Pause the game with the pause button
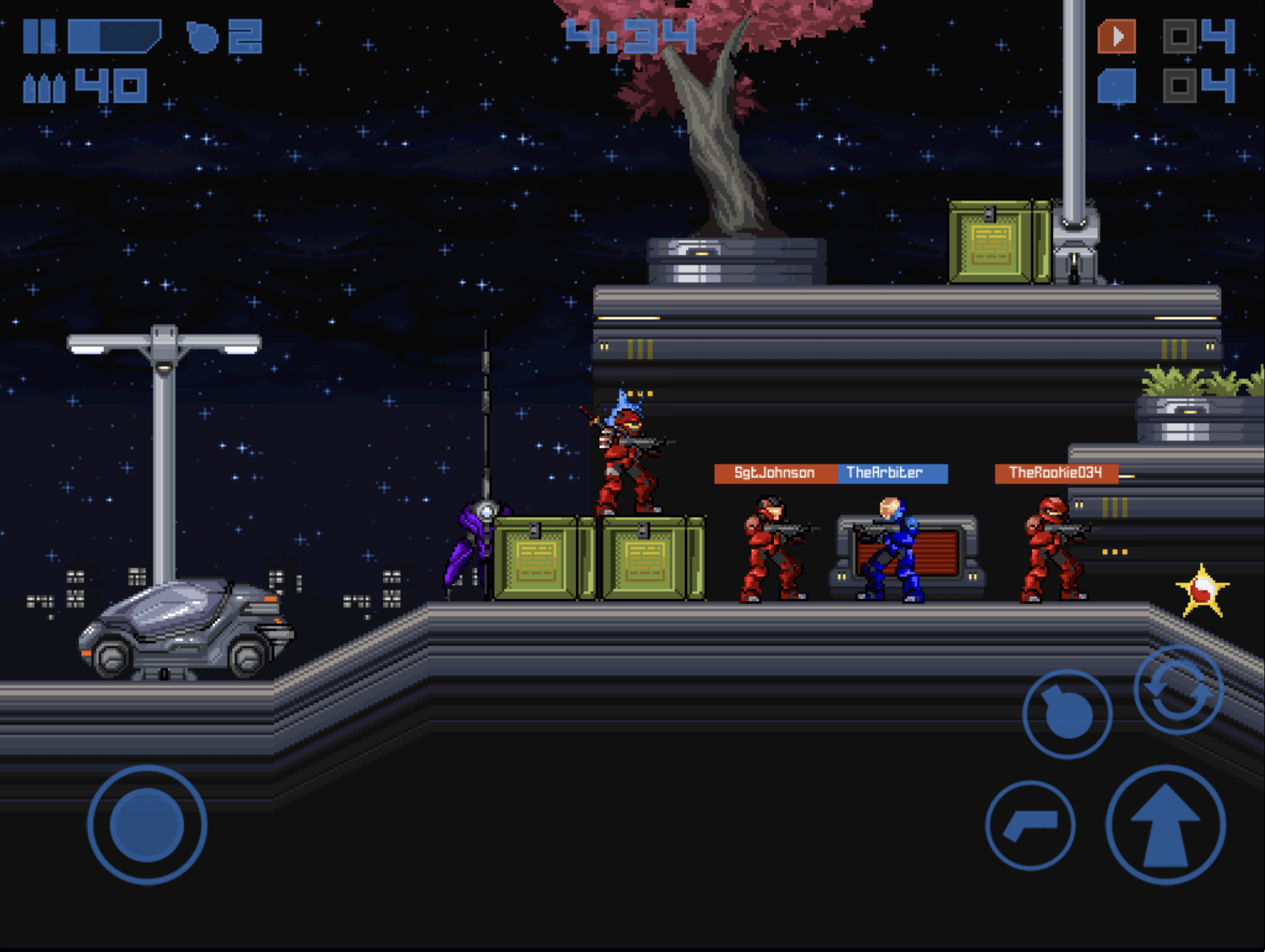Screen dimensions: 1265x952 (39, 37)
